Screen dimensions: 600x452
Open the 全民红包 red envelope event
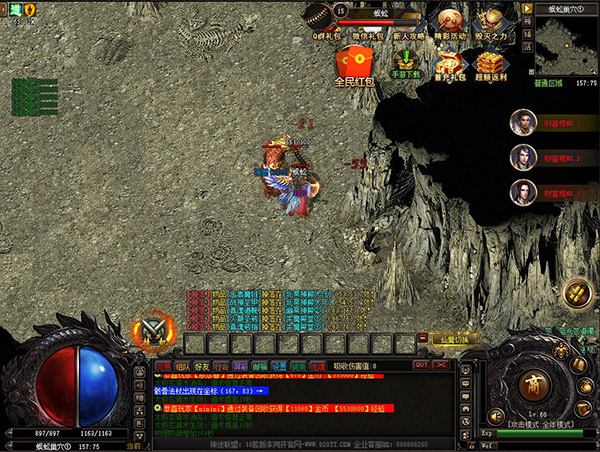pyautogui.click(x=354, y=67)
